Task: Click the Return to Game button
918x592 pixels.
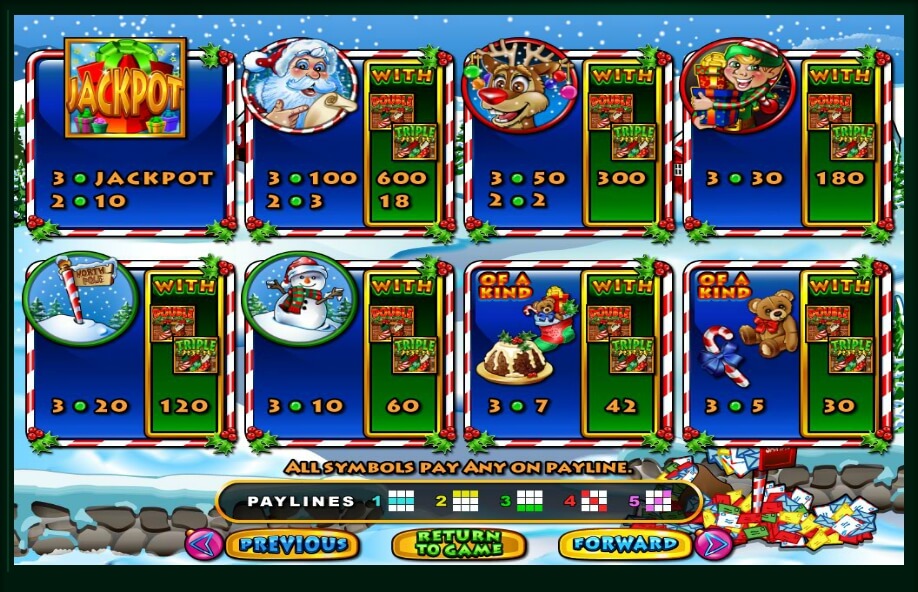Action: pyautogui.click(x=459, y=544)
